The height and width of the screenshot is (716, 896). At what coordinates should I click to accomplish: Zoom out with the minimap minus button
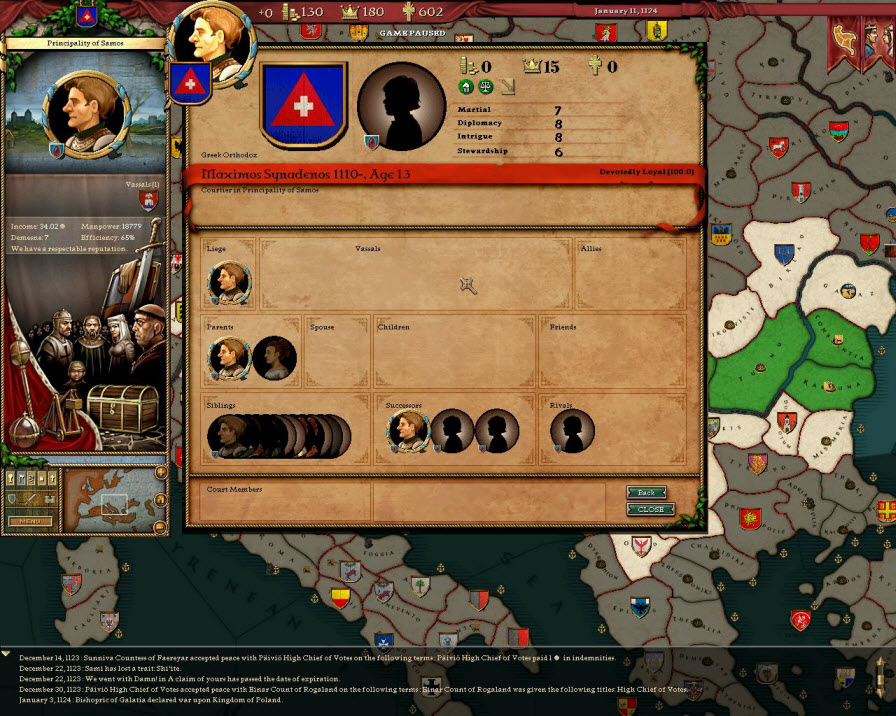[x=160, y=524]
